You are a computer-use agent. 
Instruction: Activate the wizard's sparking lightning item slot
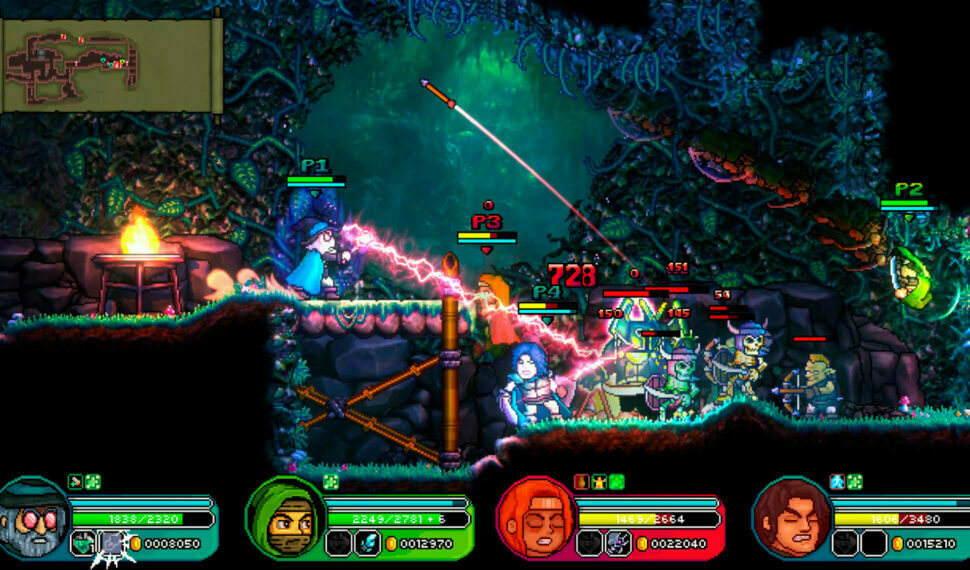pyautogui.click(x=112, y=543)
